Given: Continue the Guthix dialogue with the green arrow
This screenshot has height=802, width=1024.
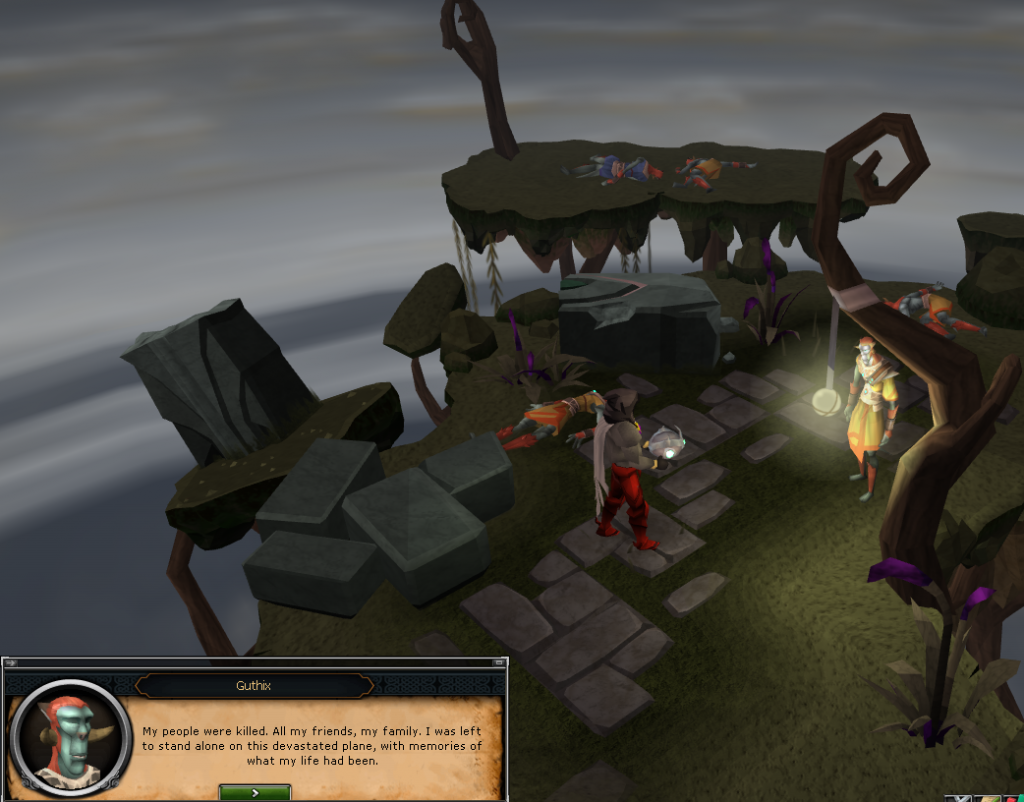Looking at the screenshot, I should 255,792.
